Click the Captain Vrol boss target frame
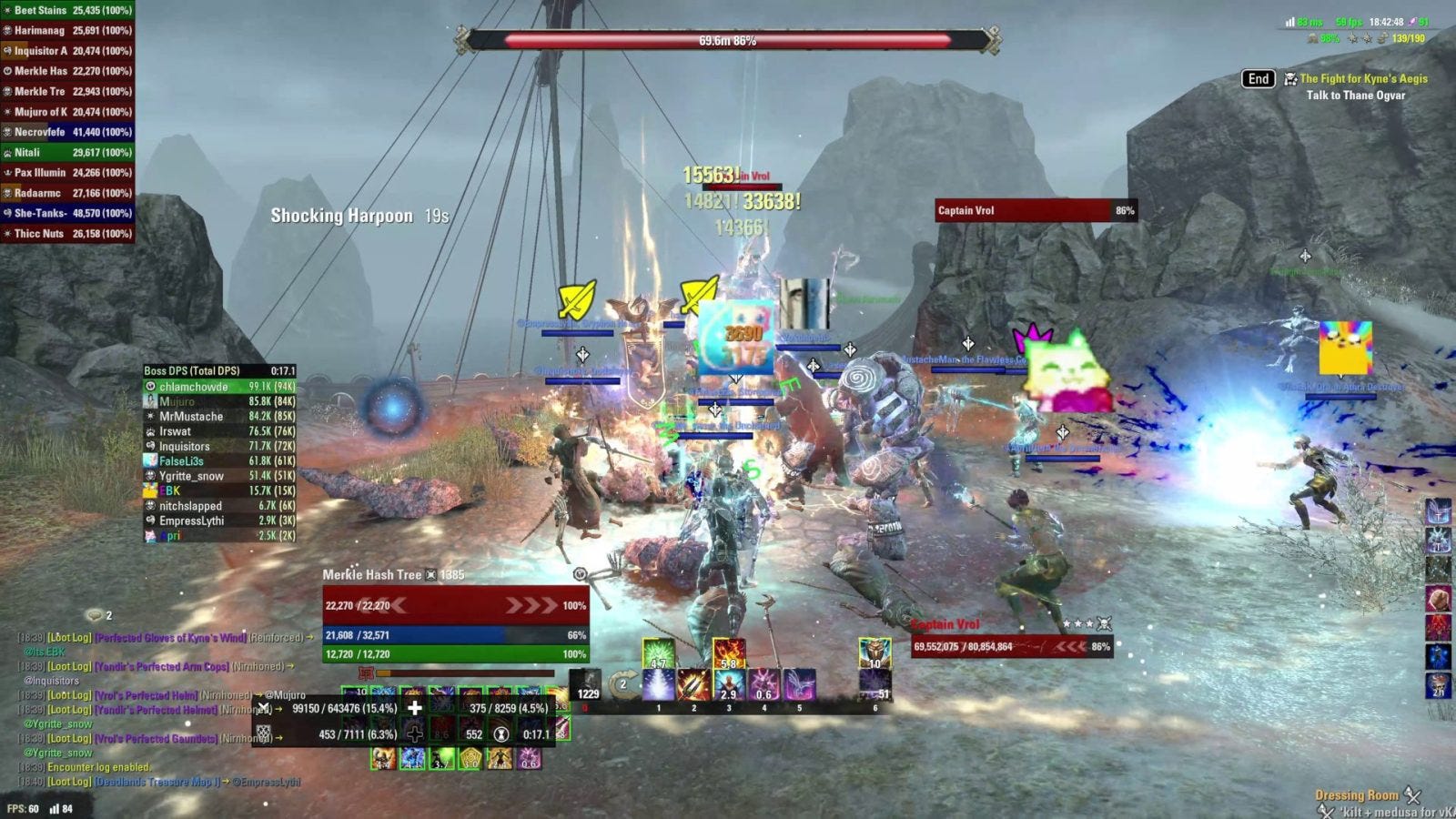Viewport: 1456px width, 819px height. 1035,211
